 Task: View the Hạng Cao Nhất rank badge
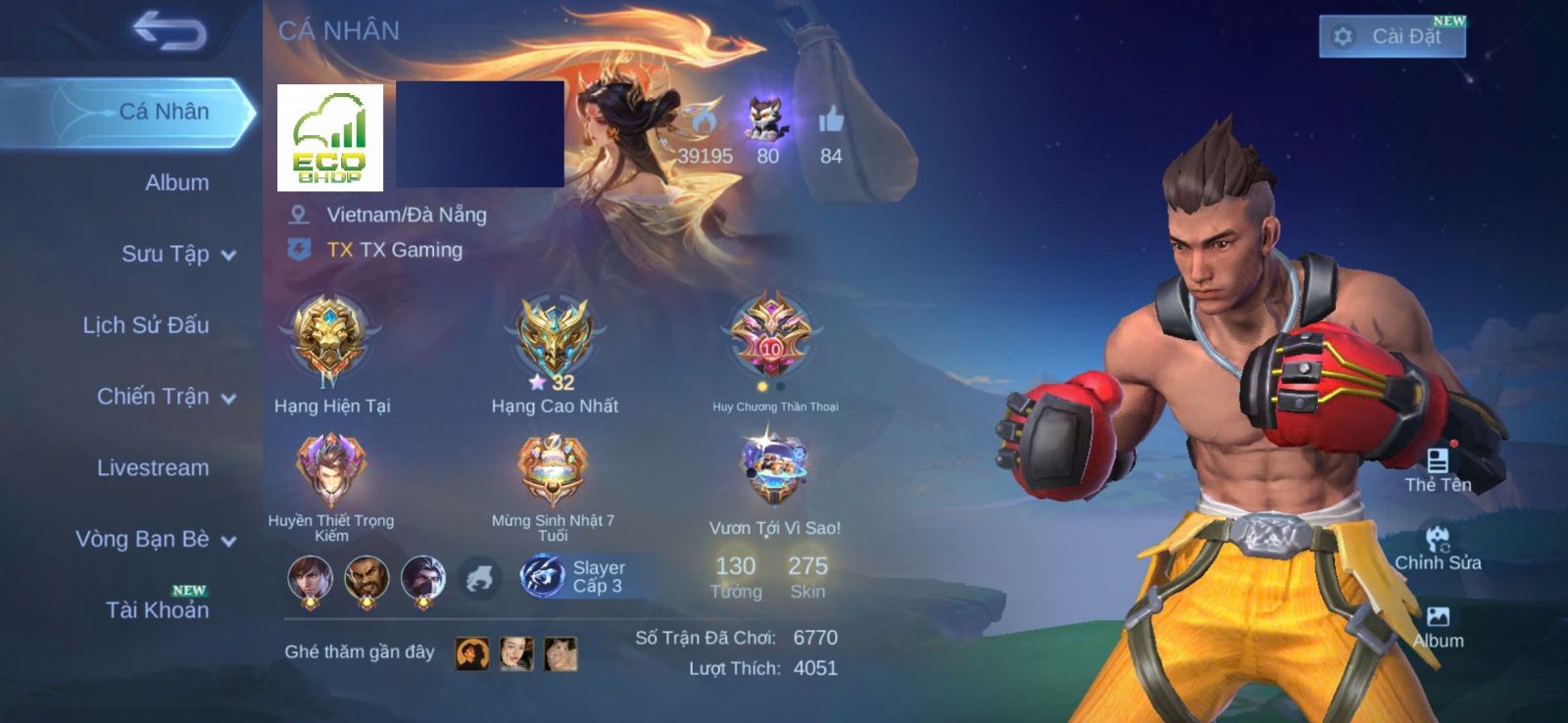click(554, 338)
